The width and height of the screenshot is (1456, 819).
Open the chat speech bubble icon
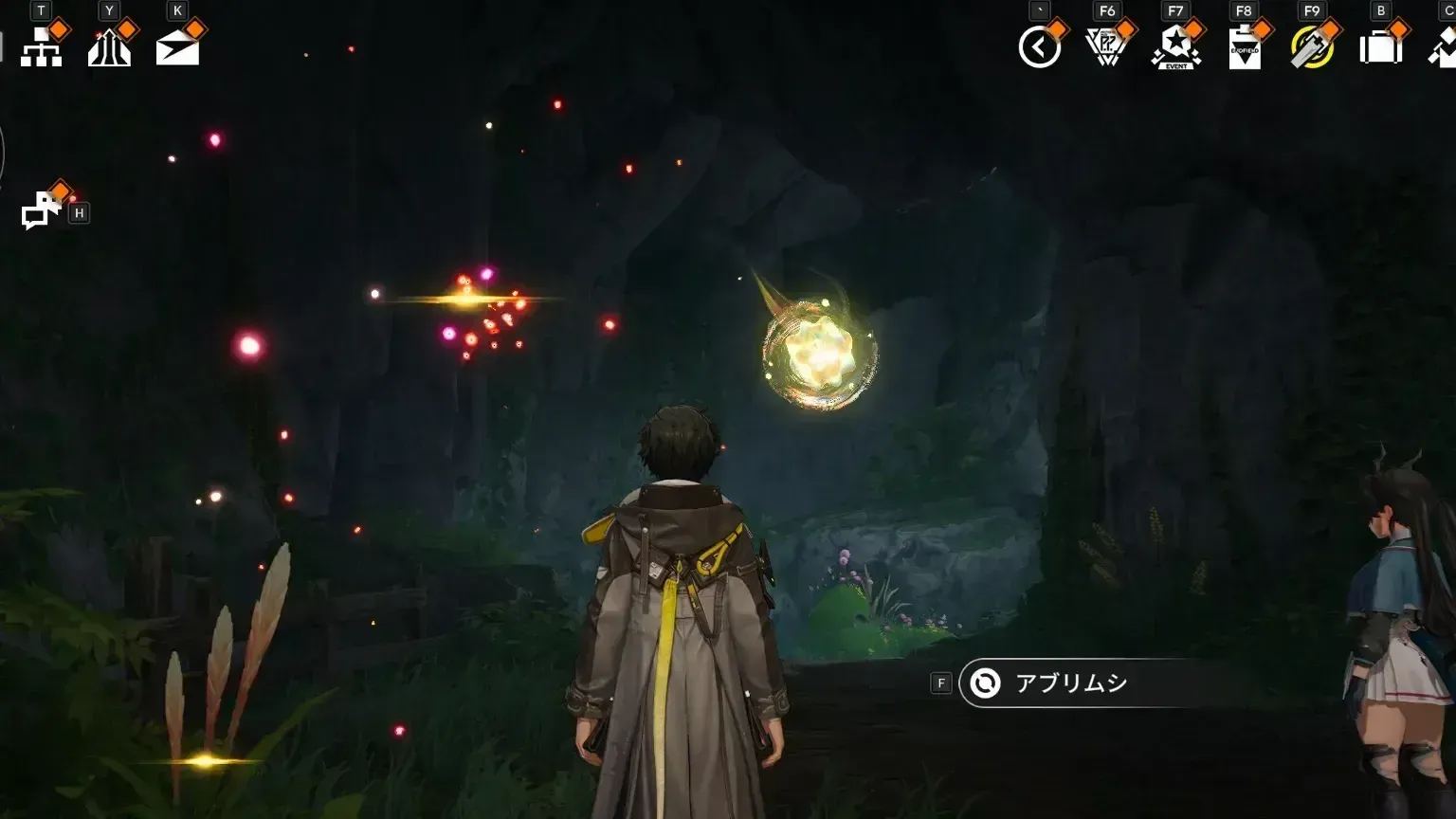tap(36, 212)
